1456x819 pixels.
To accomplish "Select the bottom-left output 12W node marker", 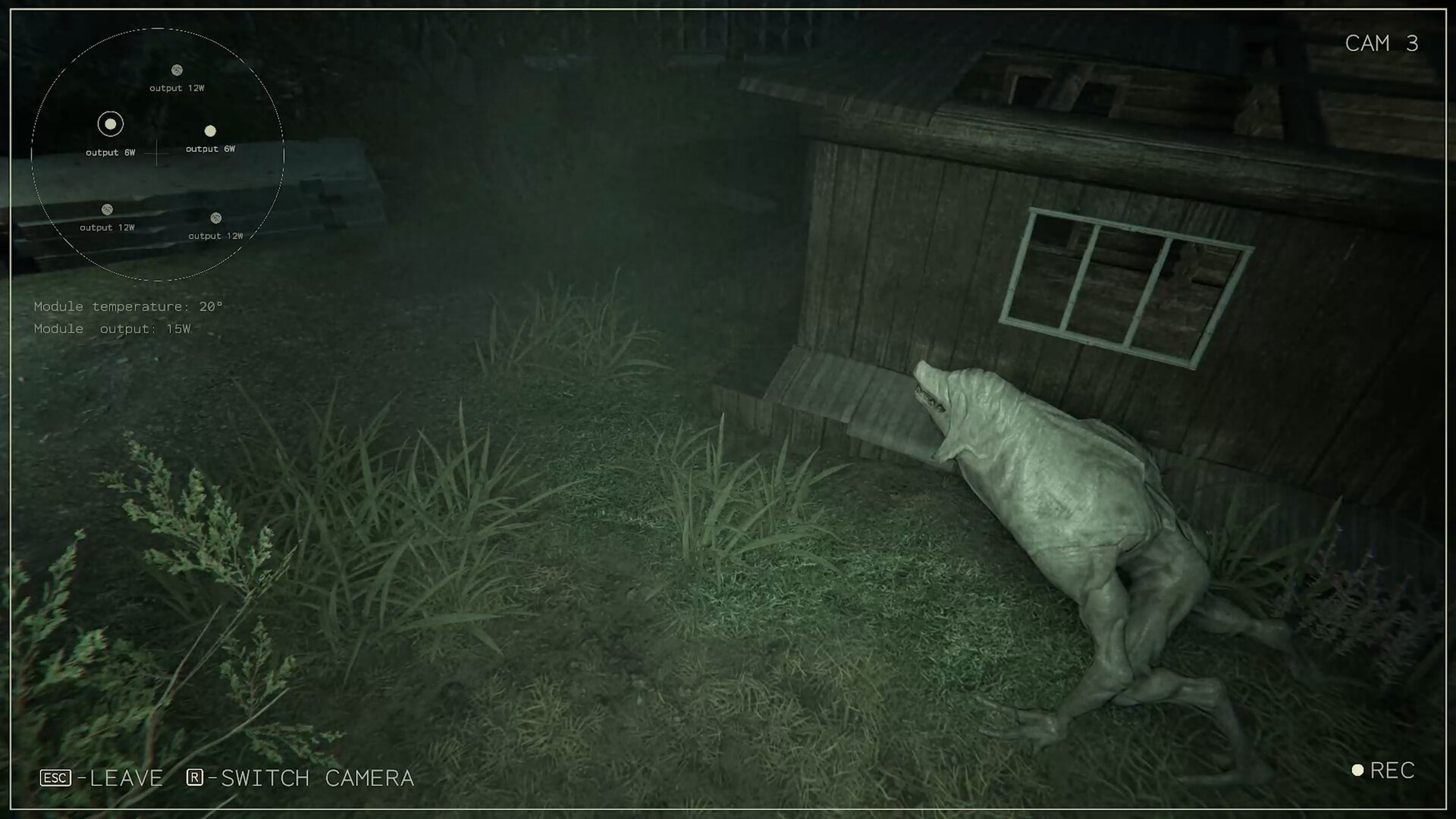I will 107,209.
